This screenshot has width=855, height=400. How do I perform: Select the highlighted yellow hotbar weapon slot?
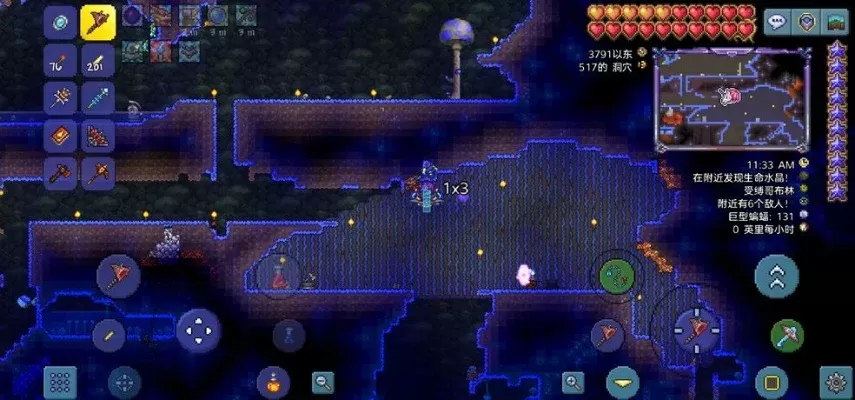click(99, 21)
